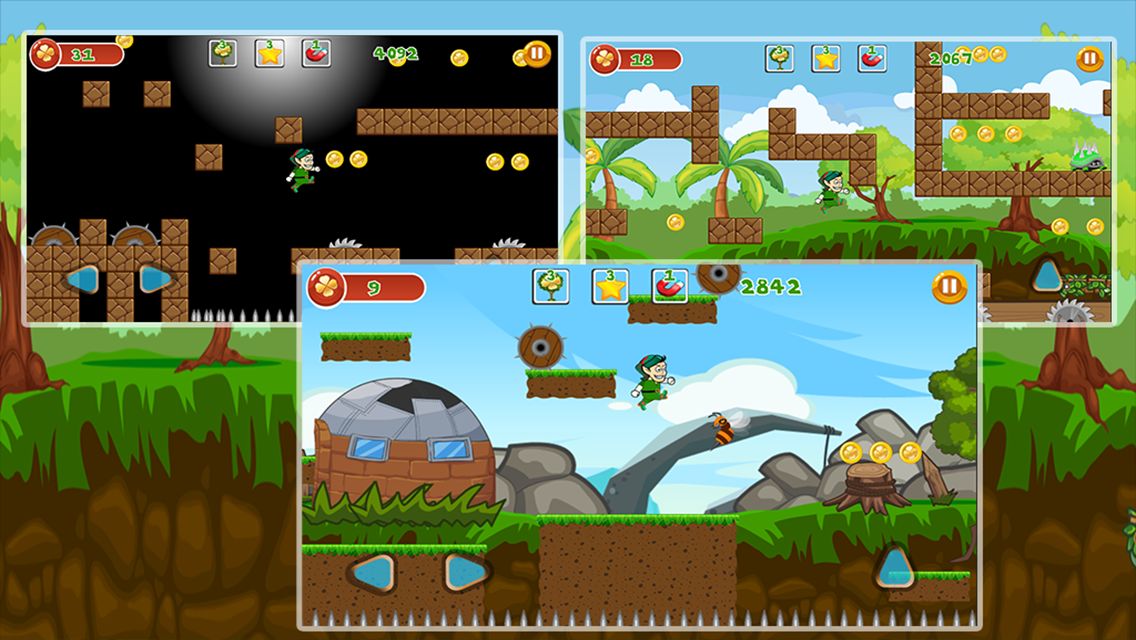The width and height of the screenshot is (1136, 640).
Task: Tap the move-right arrow in the stone hut screenshot
Action: (x=465, y=572)
